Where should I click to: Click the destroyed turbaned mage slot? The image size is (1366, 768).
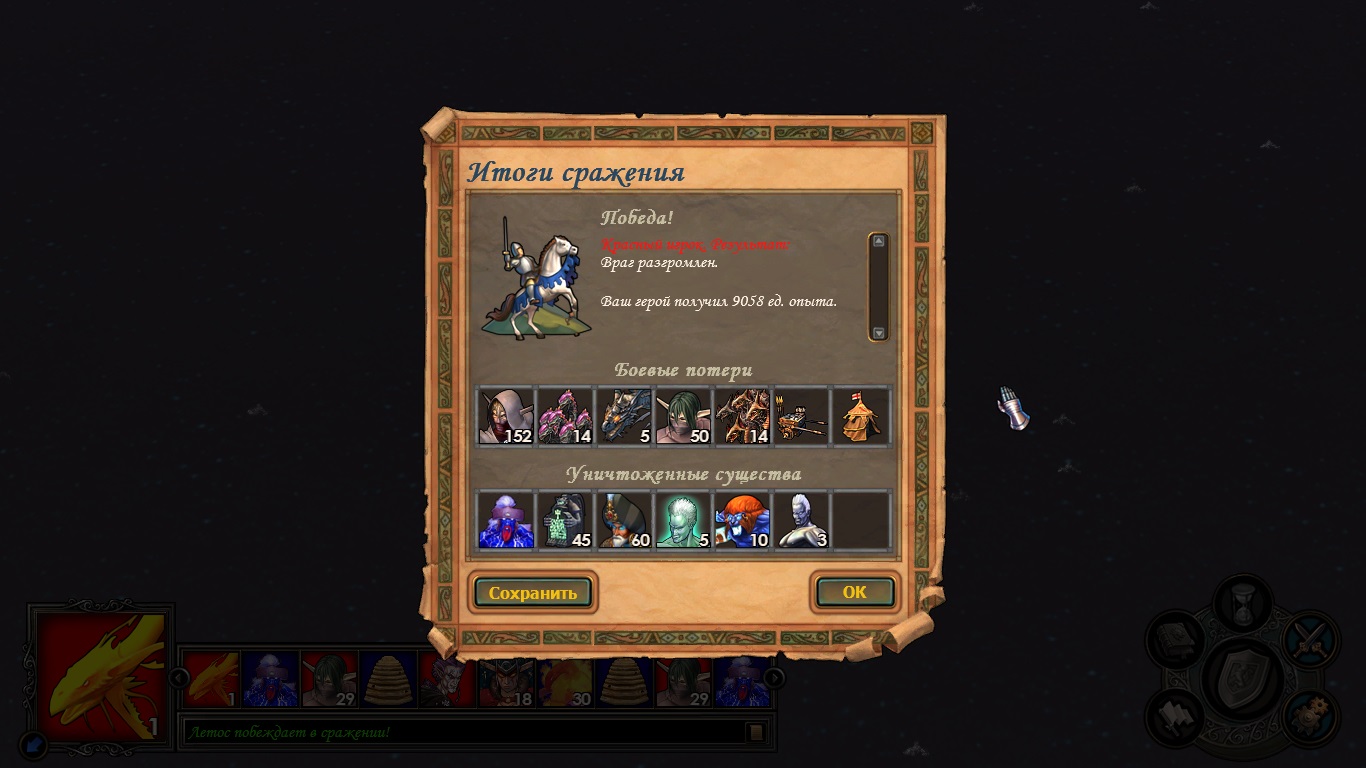click(624, 521)
